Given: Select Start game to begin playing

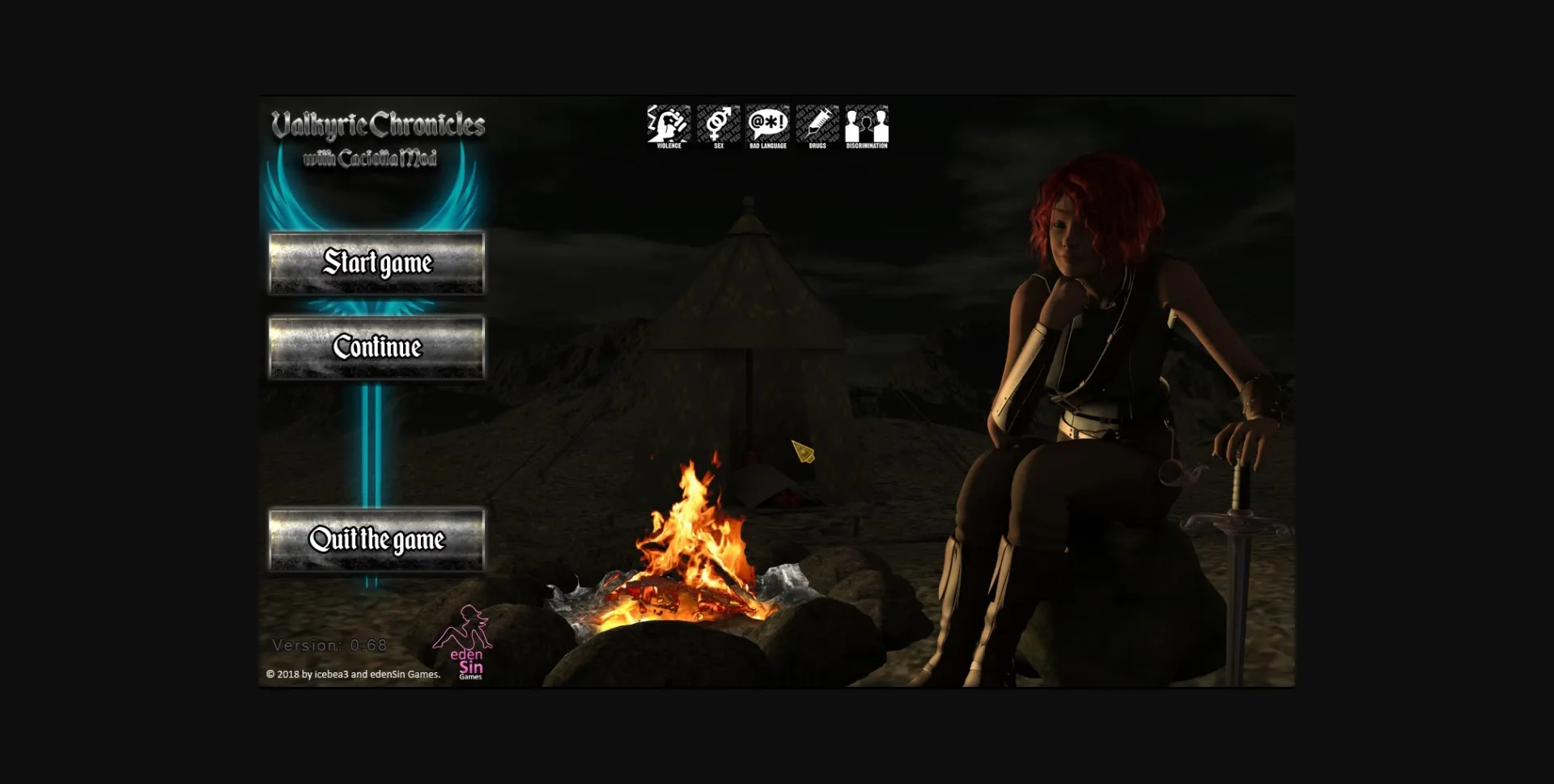Looking at the screenshot, I should pos(377,264).
